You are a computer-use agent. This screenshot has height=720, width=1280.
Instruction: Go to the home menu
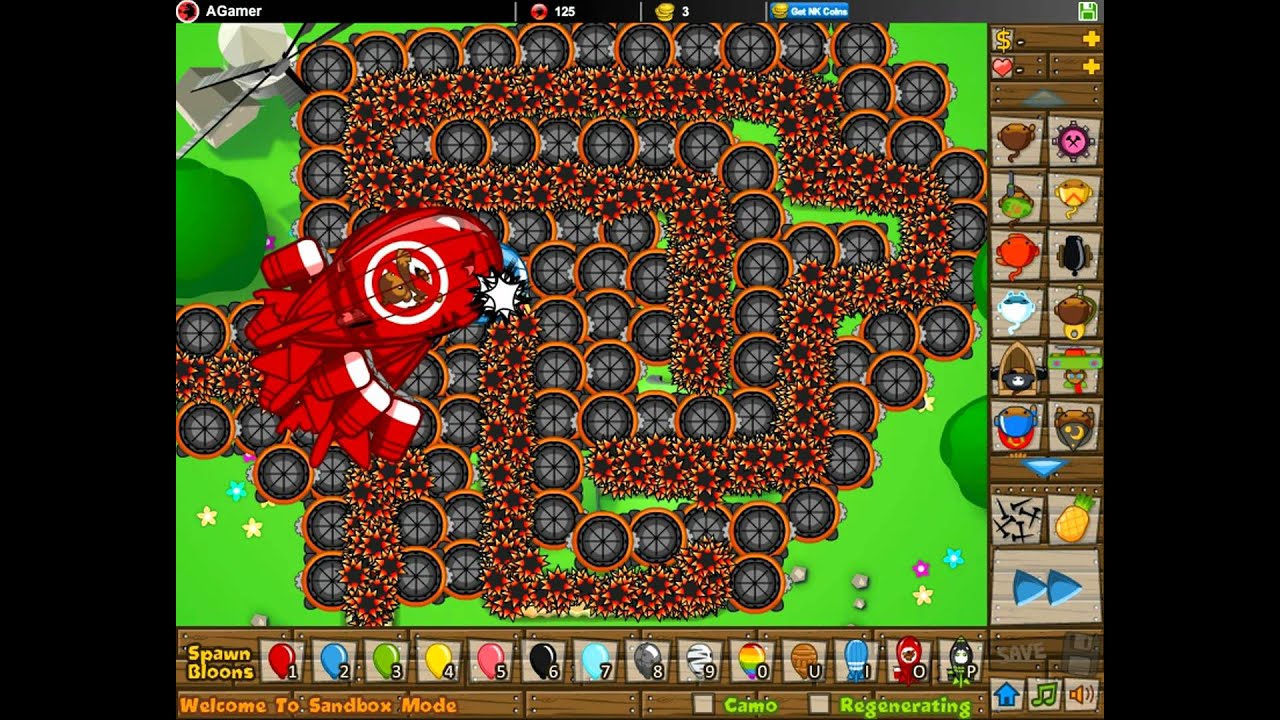tap(1006, 693)
